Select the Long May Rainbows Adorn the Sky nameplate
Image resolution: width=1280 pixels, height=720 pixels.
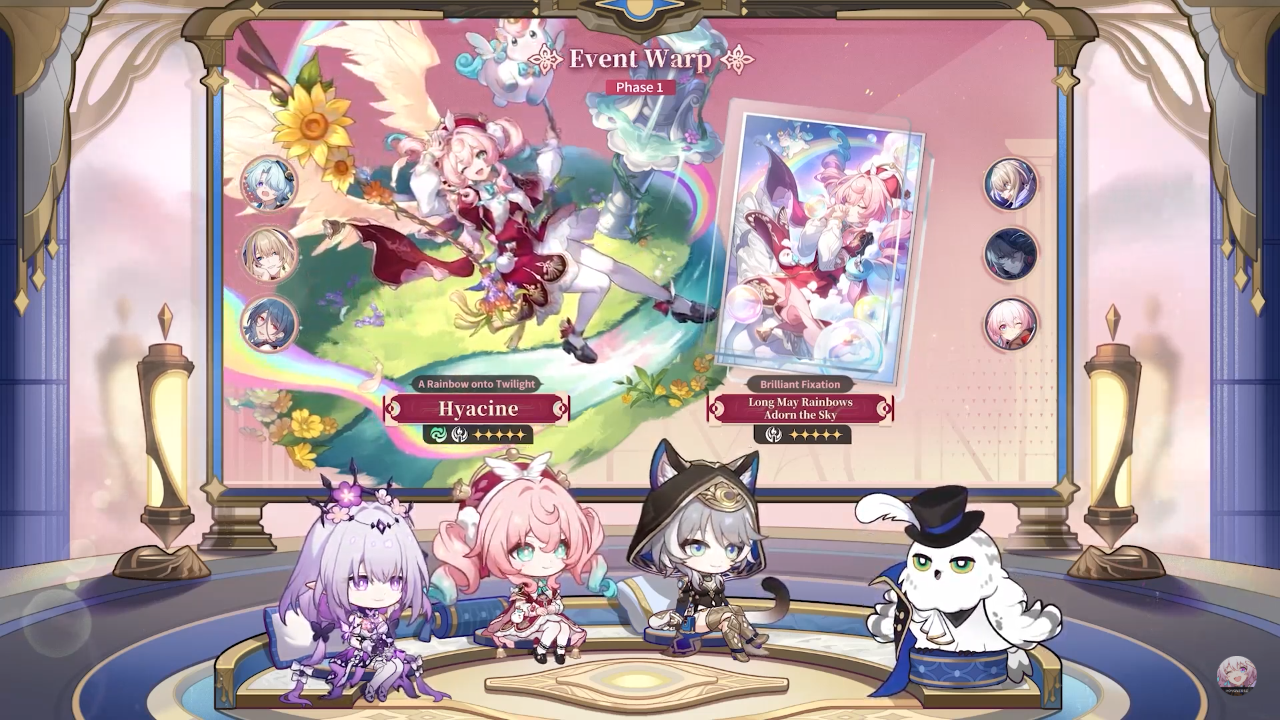pos(800,408)
